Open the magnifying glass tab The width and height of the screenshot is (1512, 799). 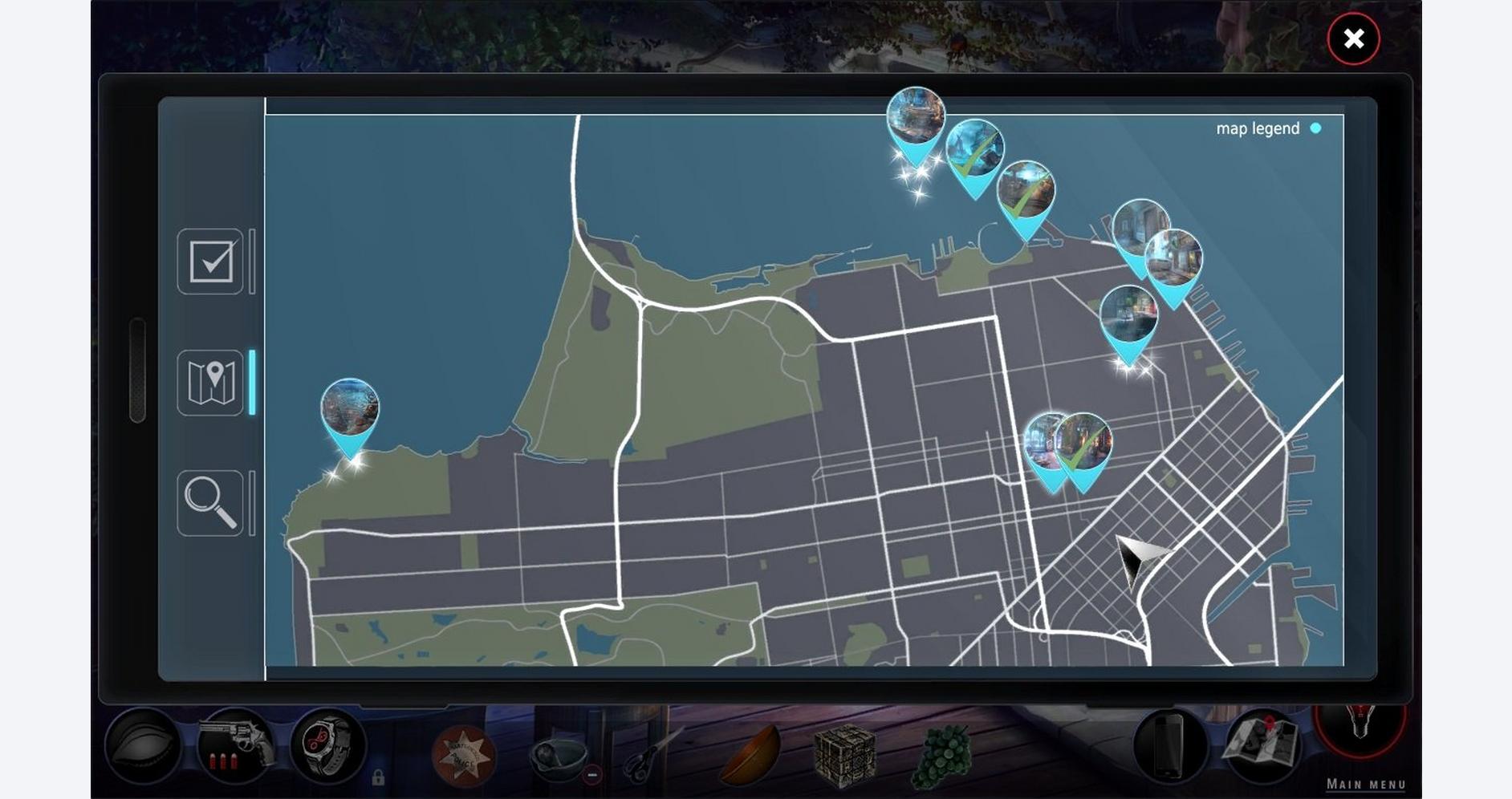coord(210,503)
